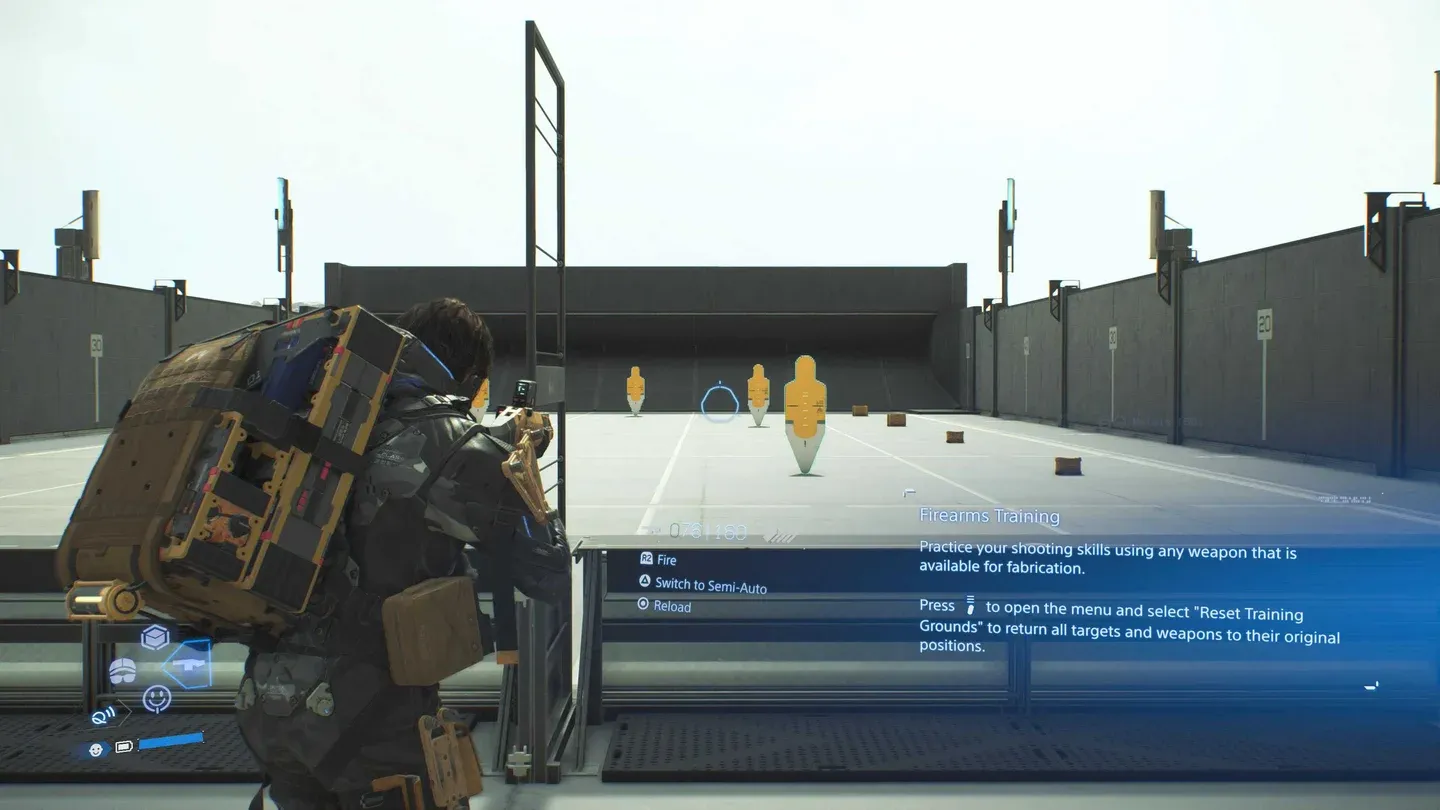Open the footwear status icon
1440x810 pixels.
point(122,671)
